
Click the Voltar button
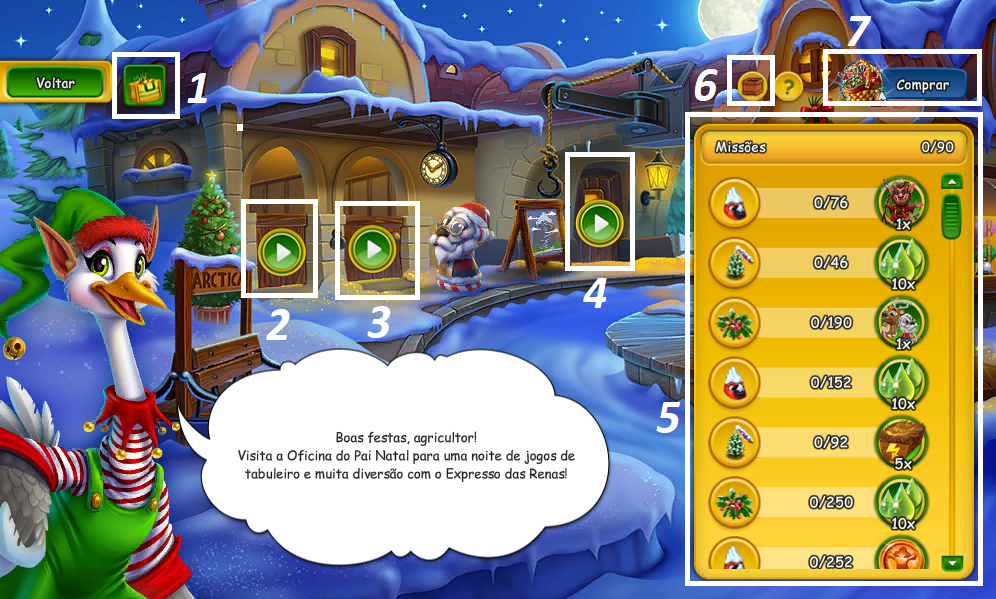pyautogui.click(x=55, y=84)
